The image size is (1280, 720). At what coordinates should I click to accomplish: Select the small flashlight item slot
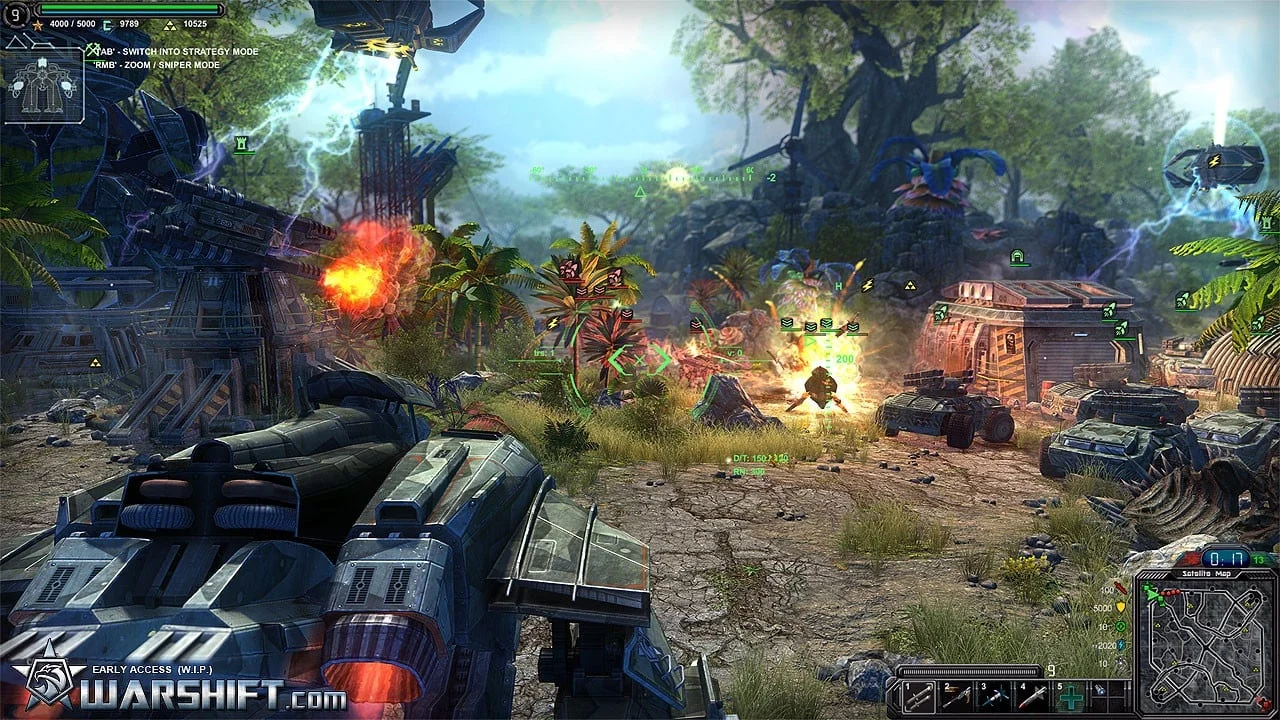click(x=1101, y=691)
